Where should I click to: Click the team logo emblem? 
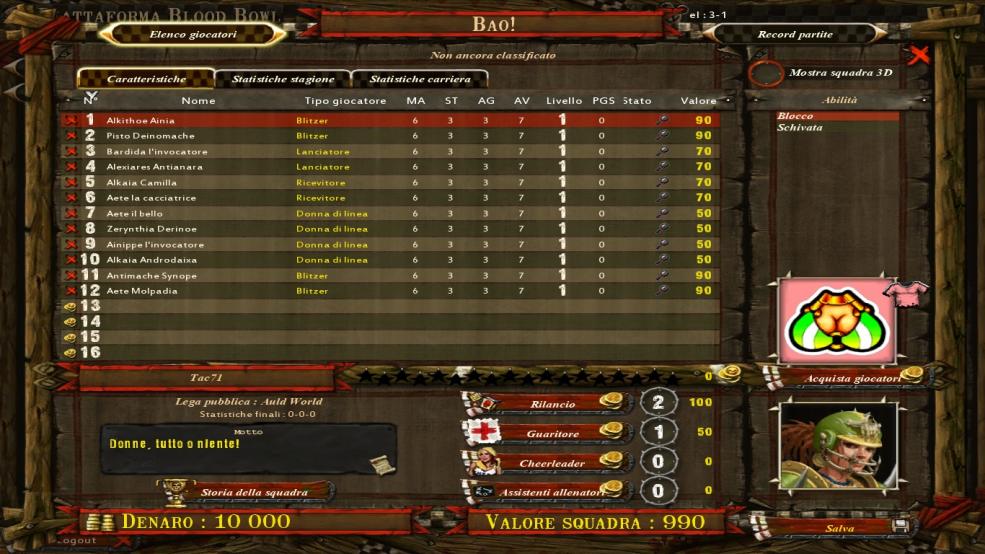(837, 321)
